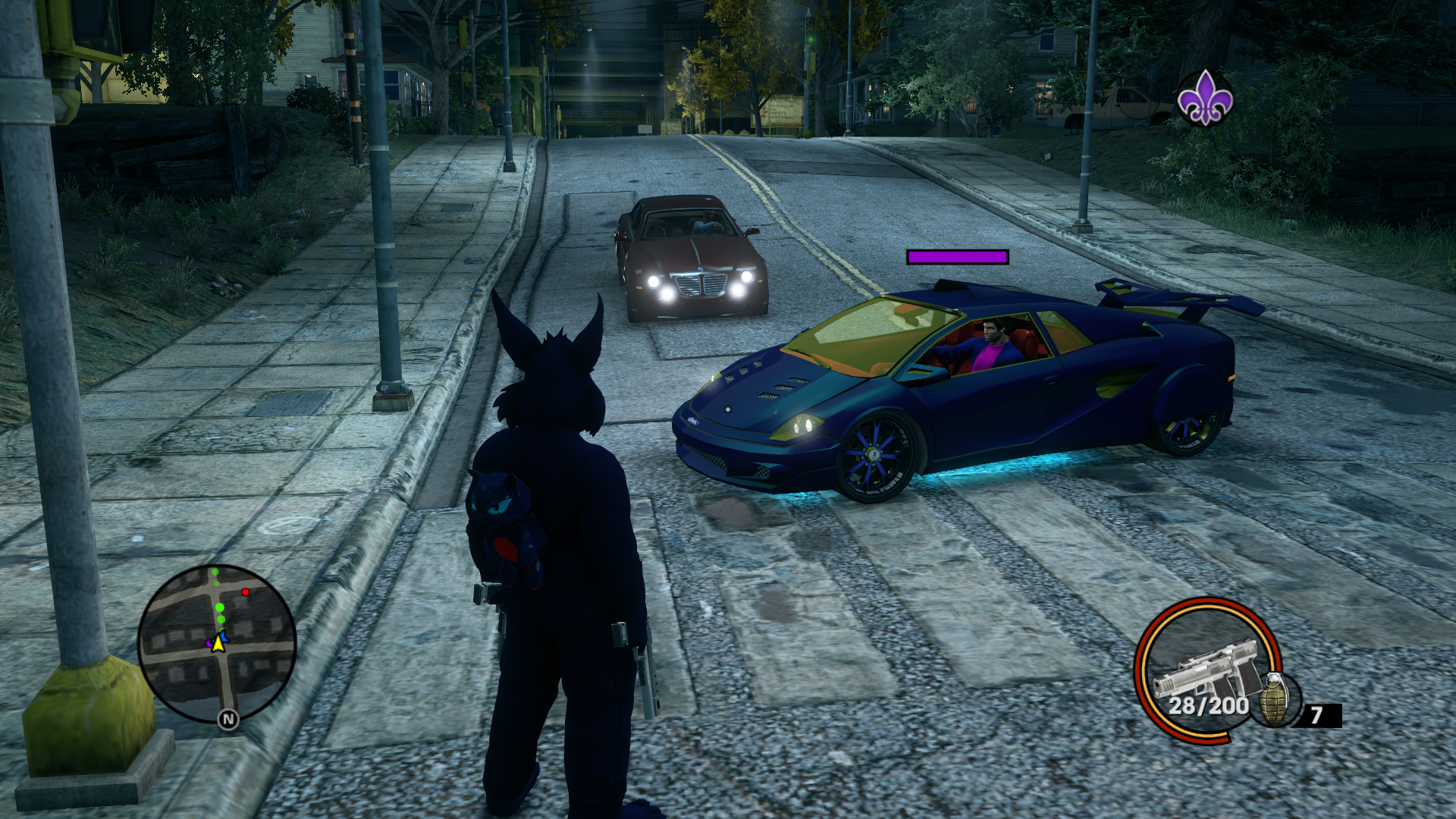
Task: Choose the grenade icon
Action: point(1276,701)
